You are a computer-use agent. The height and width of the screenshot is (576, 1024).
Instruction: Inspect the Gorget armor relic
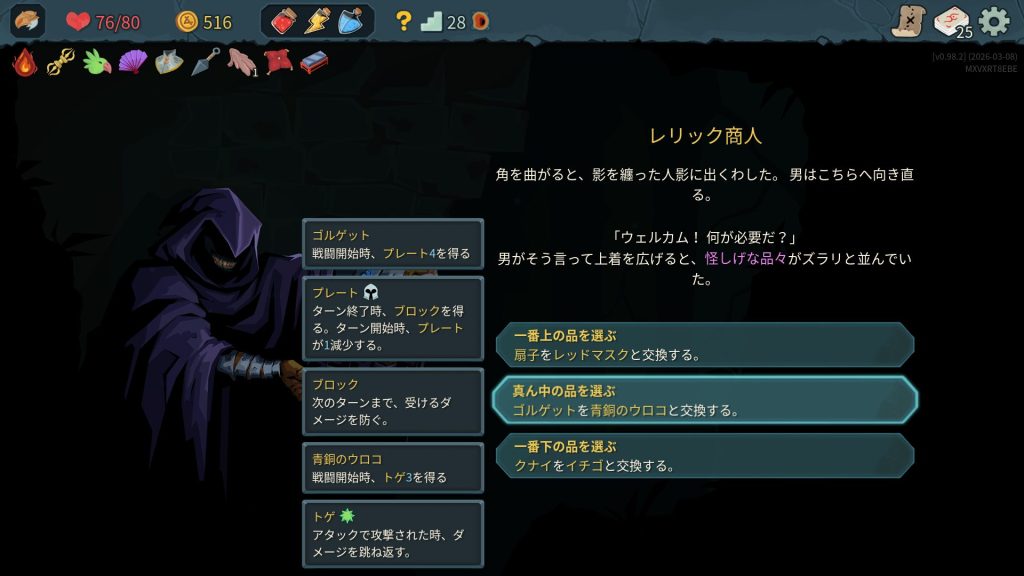169,63
